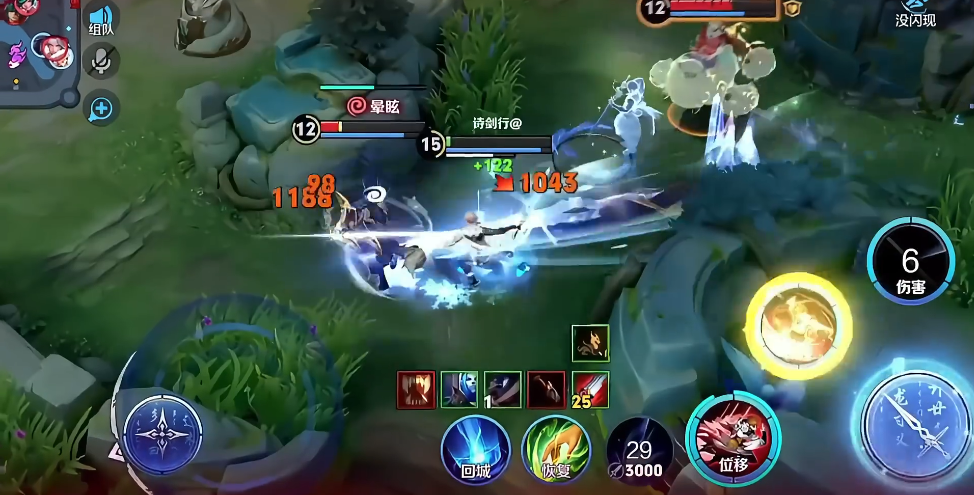Viewport: 974px width, 495px height.
Task: Activate the 回城 recall ability
Action: point(476,449)
